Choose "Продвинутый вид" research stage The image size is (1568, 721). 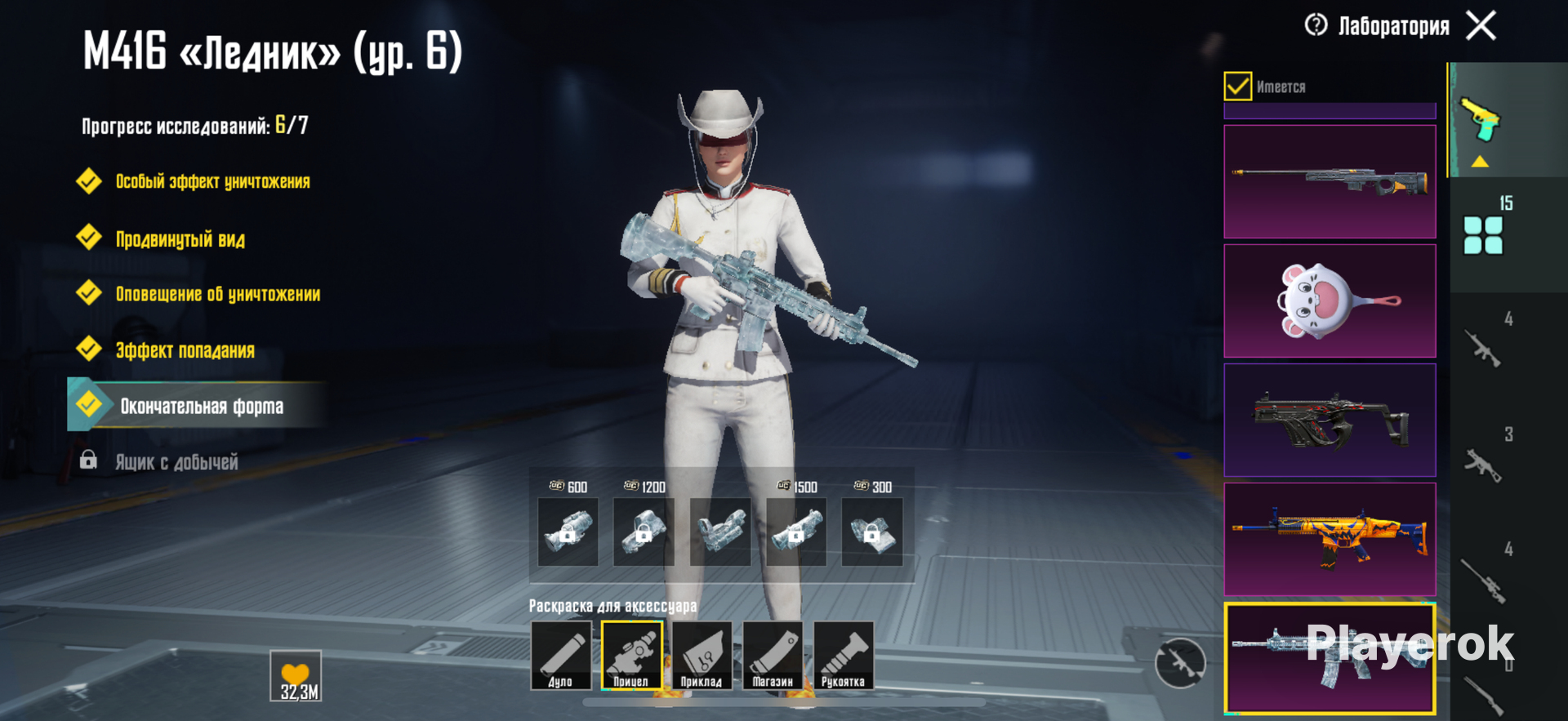click(180, 239)
